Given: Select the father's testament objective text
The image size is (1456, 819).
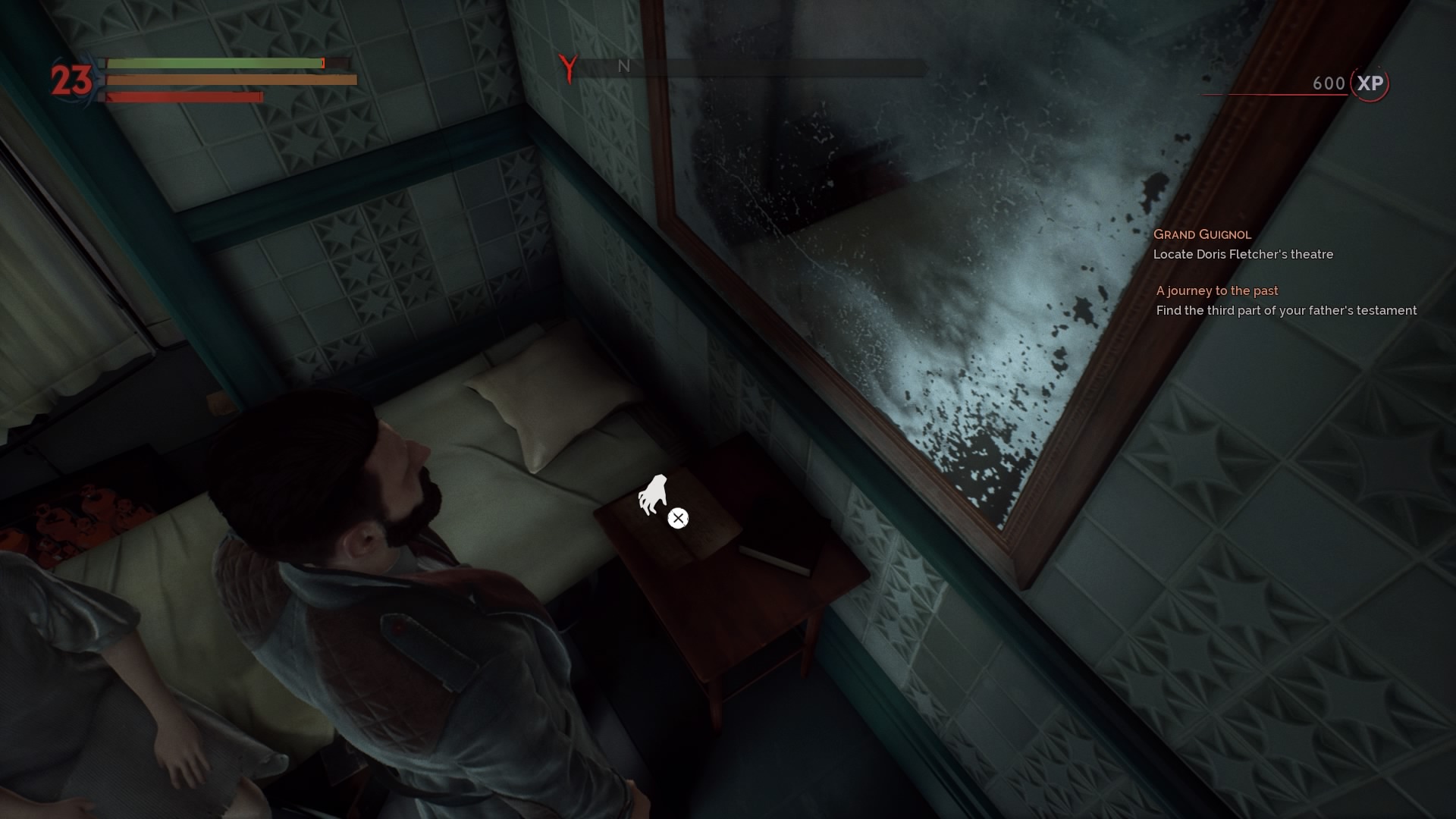Looking at the screenshot, I should pyautogui.click(x=1286, y=310).
